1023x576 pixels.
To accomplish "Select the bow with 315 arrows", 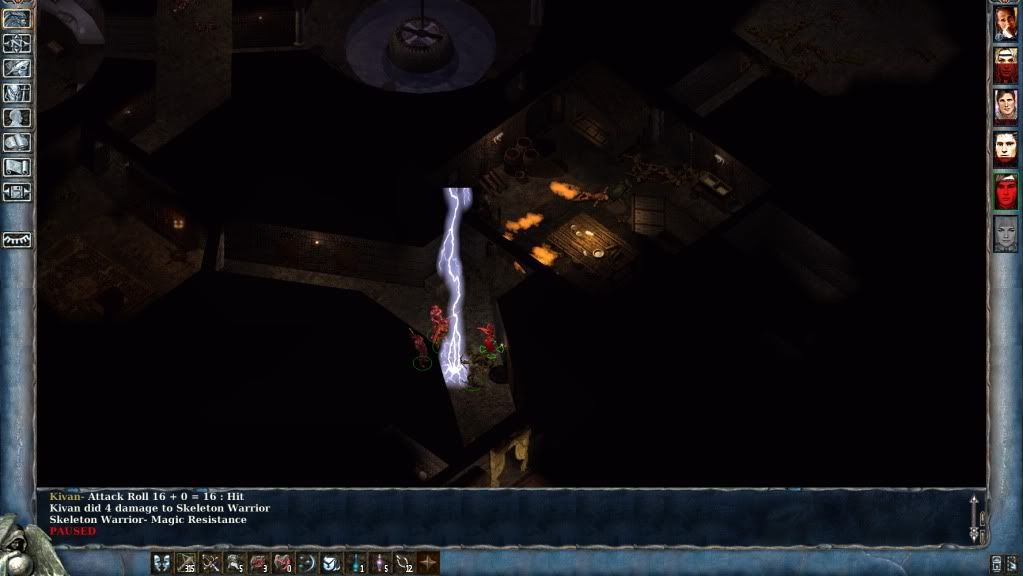I will pos(186,563).
